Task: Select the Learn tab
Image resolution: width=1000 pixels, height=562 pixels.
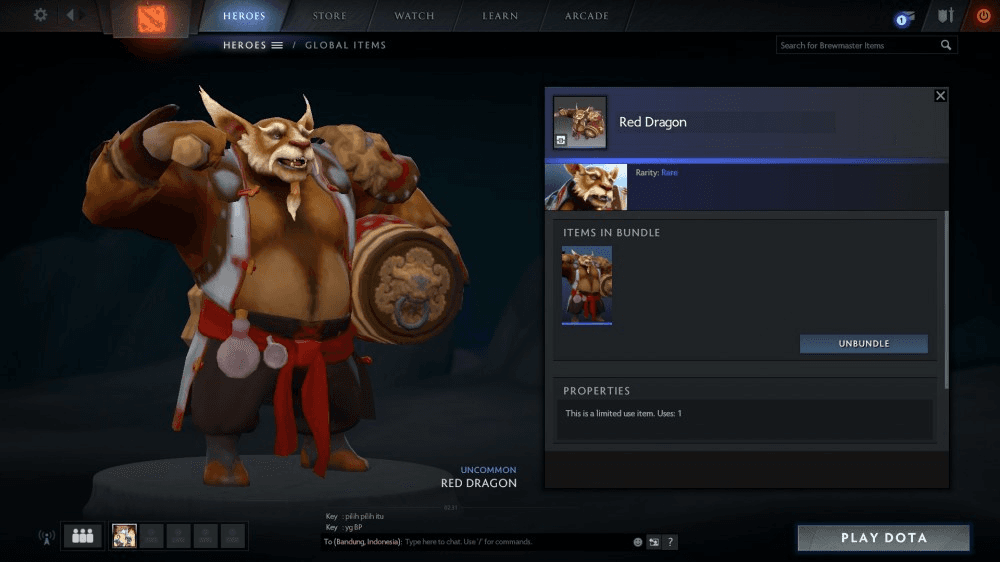Action: pos(500,16)
